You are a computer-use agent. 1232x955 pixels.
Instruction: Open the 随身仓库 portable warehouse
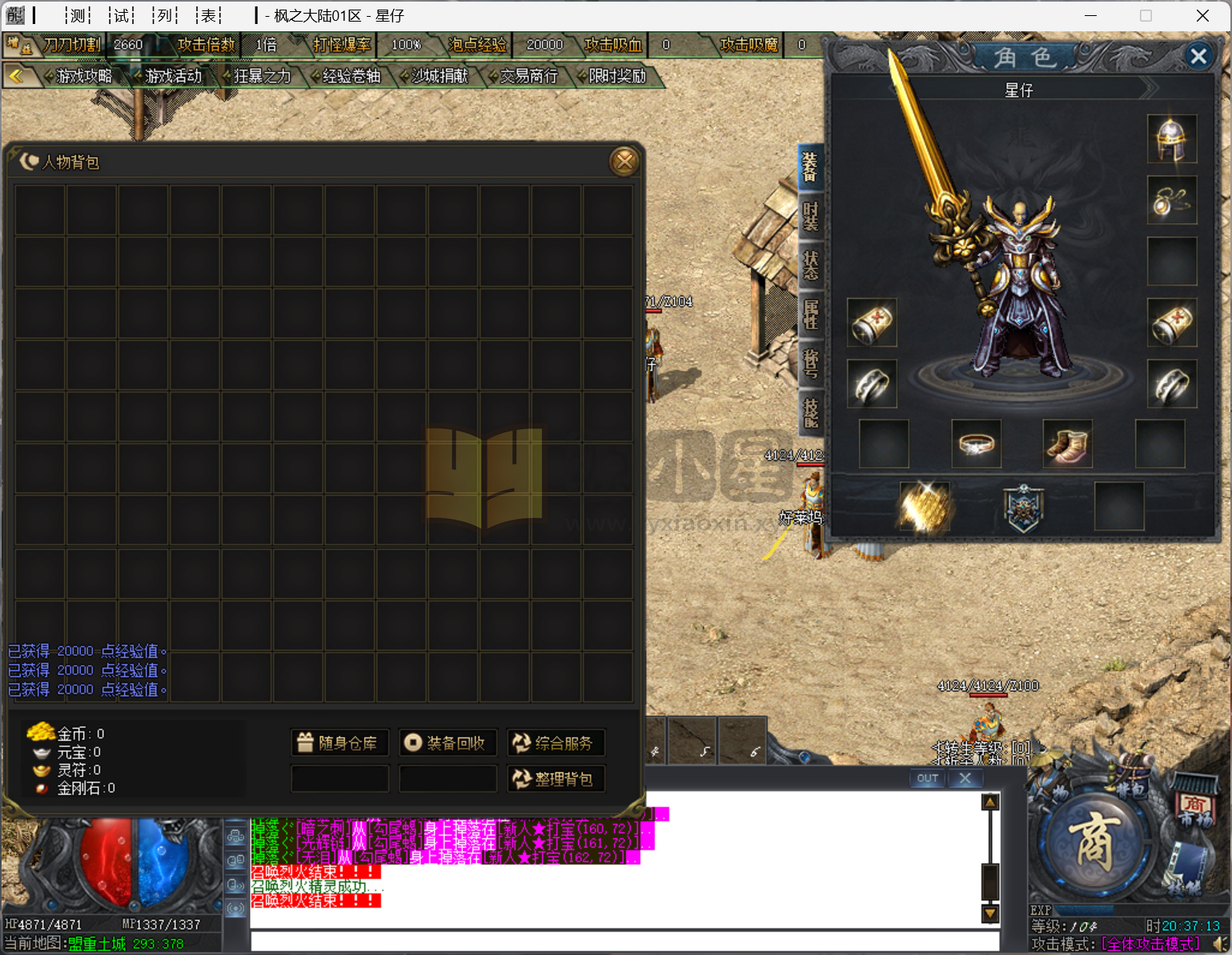click(x=339, y=743)
